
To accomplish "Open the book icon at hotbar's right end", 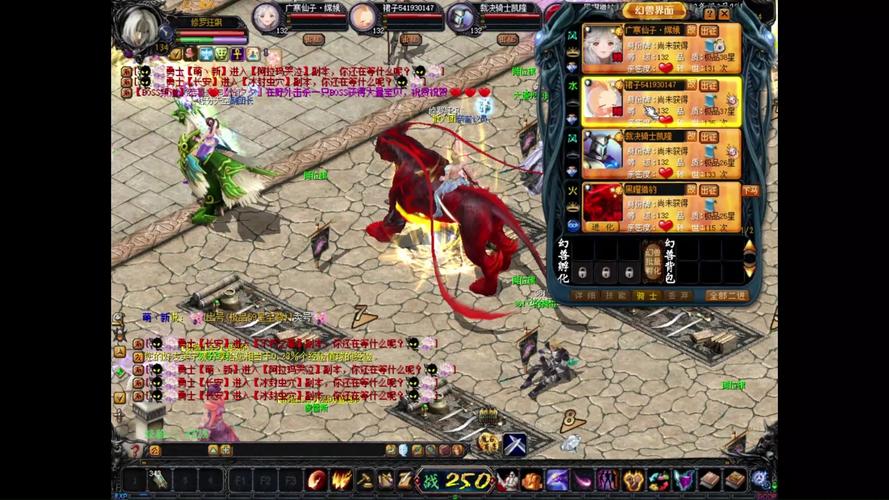I will (x=735, y=480).
